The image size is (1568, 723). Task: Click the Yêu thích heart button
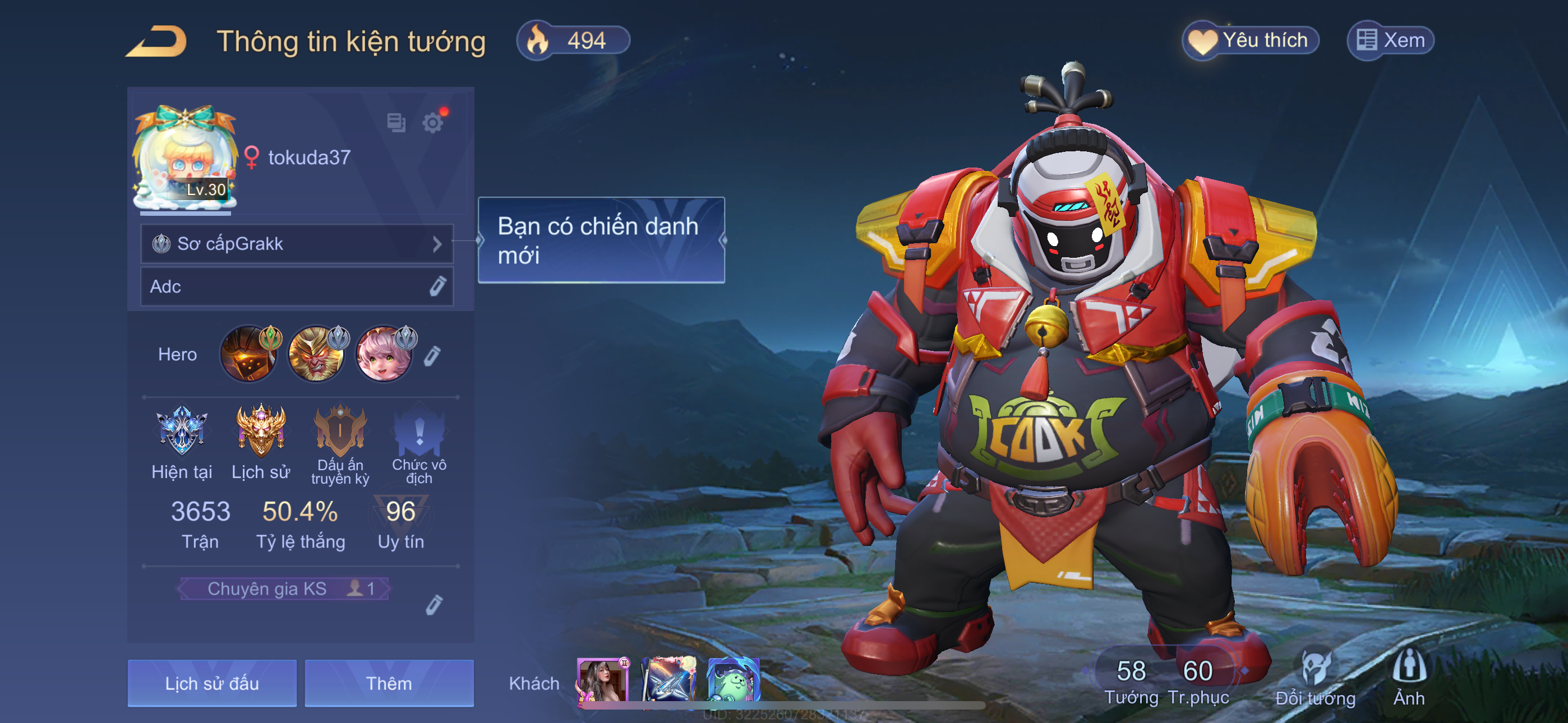pyautogui.click(x=1250, y=41)
